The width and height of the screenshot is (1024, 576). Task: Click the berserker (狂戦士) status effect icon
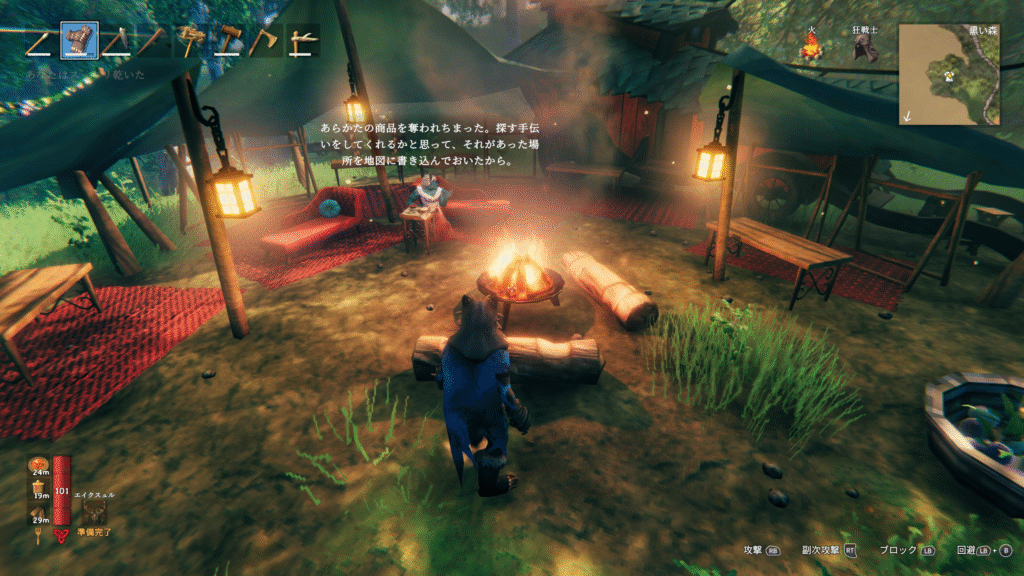pos(863,49)
